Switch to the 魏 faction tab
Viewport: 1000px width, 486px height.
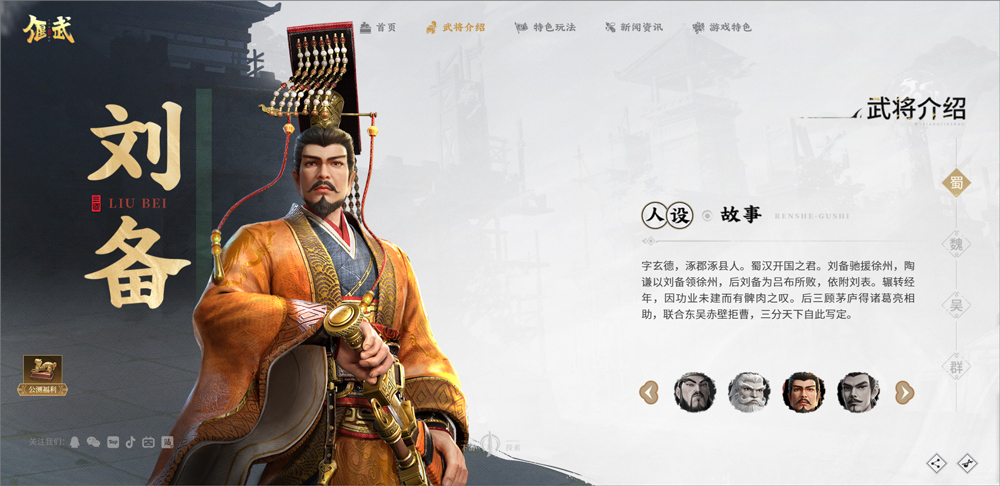point(957,244)
